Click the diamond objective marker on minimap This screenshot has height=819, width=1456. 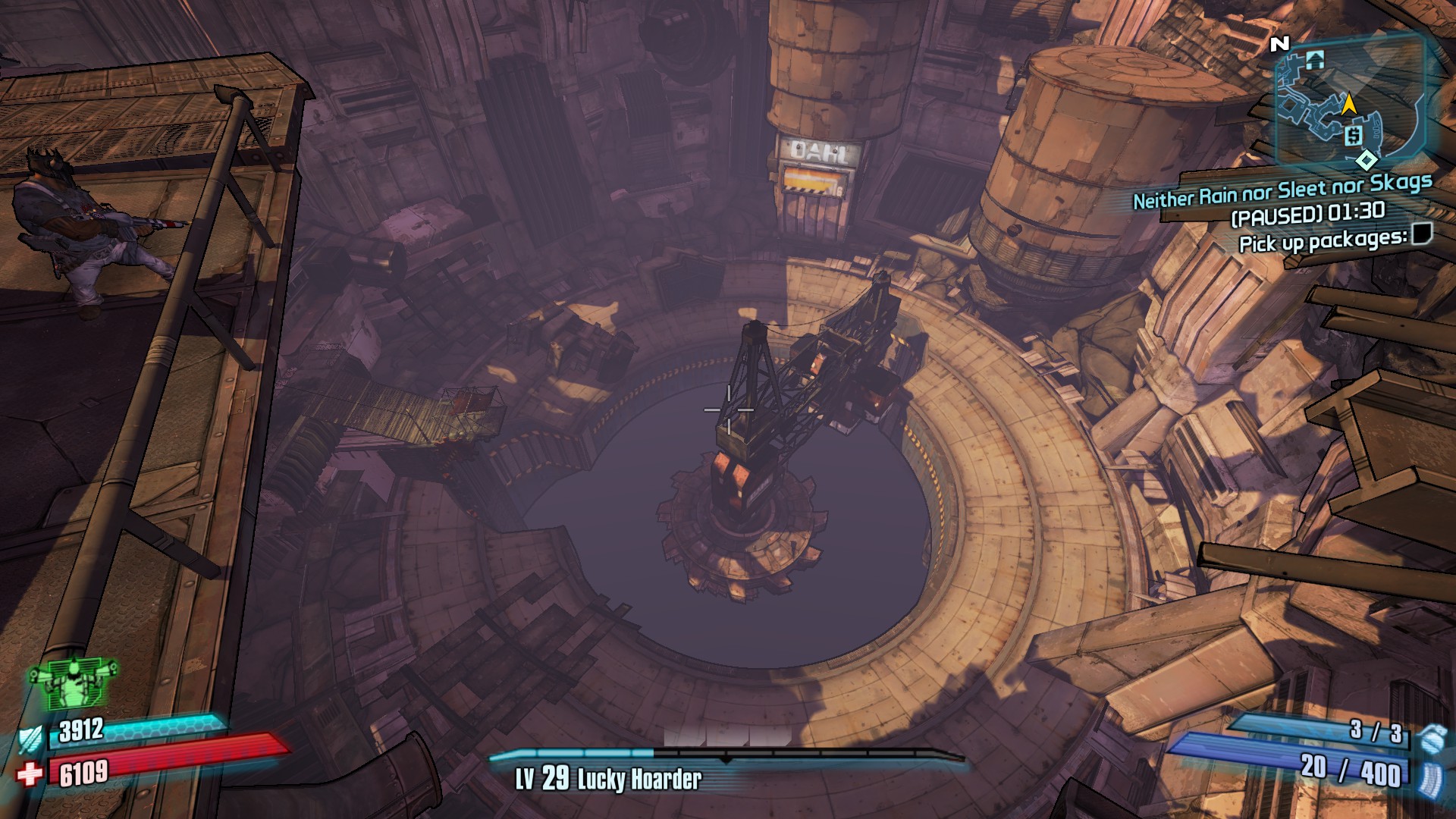point(1367,160)
